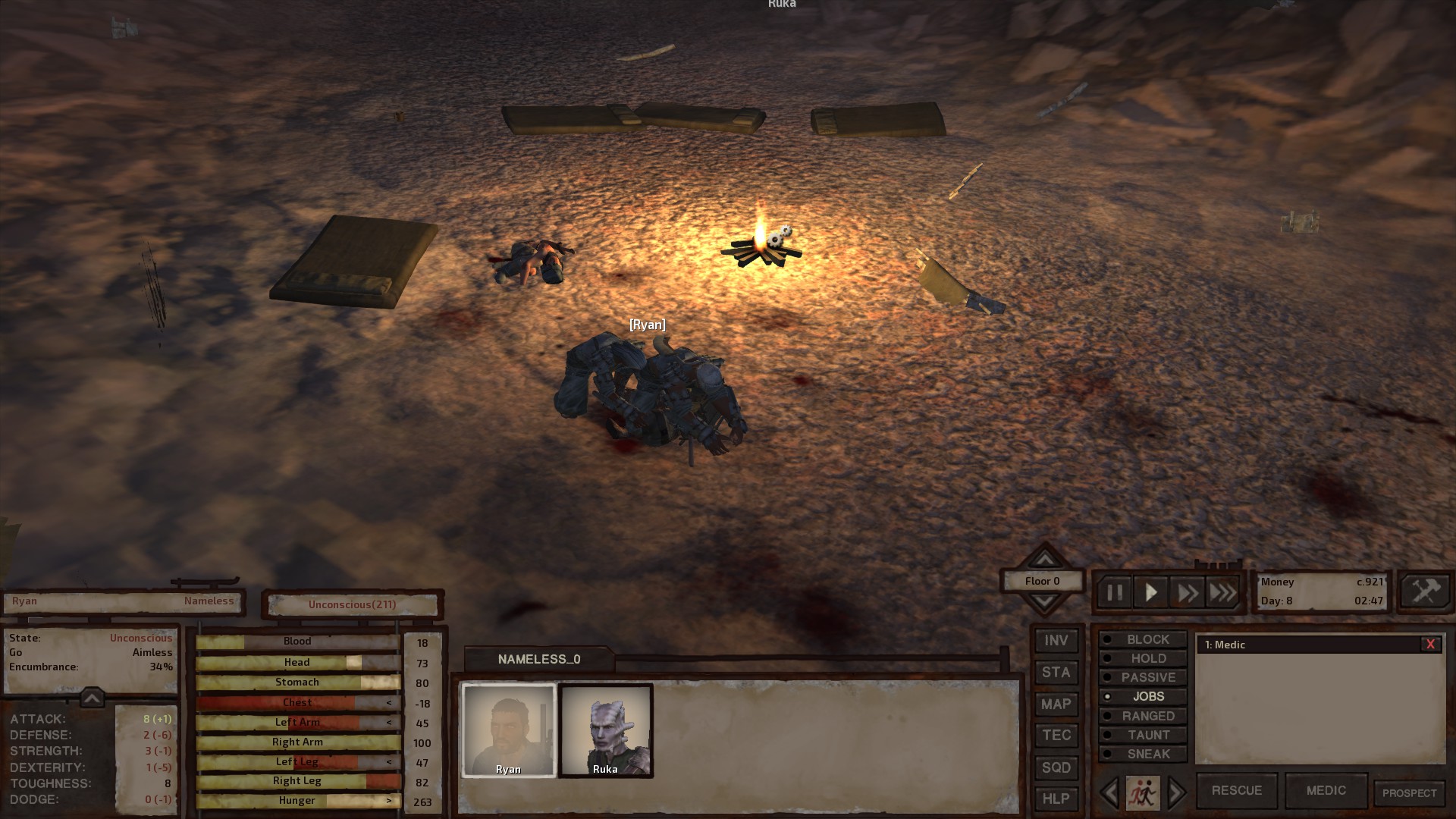The height and width of the screenshot is (819, 1456).
Task: Open the TEC research panel
Action: pyautogui.click(x=1056, y=735)
